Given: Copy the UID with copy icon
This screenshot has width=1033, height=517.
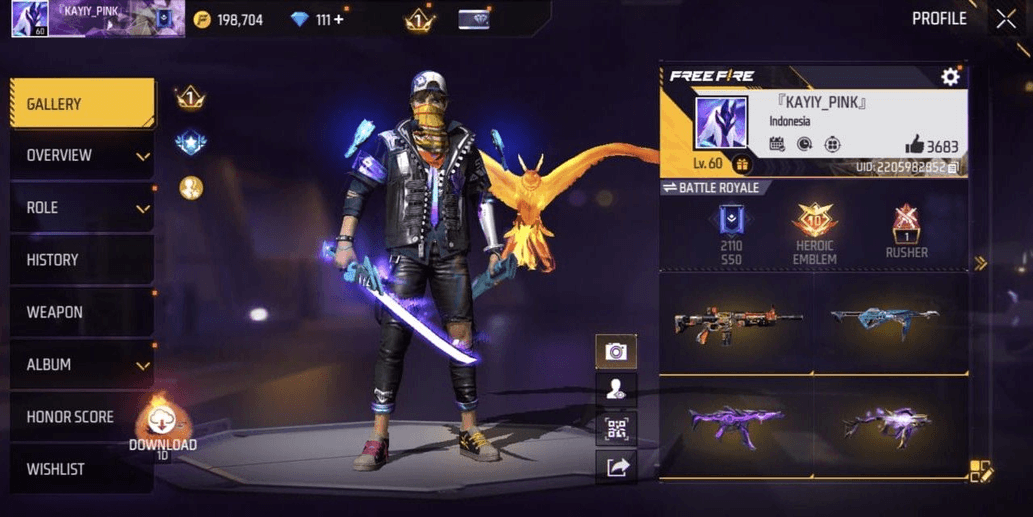Looking at the screenshot, I should (953, 167).
